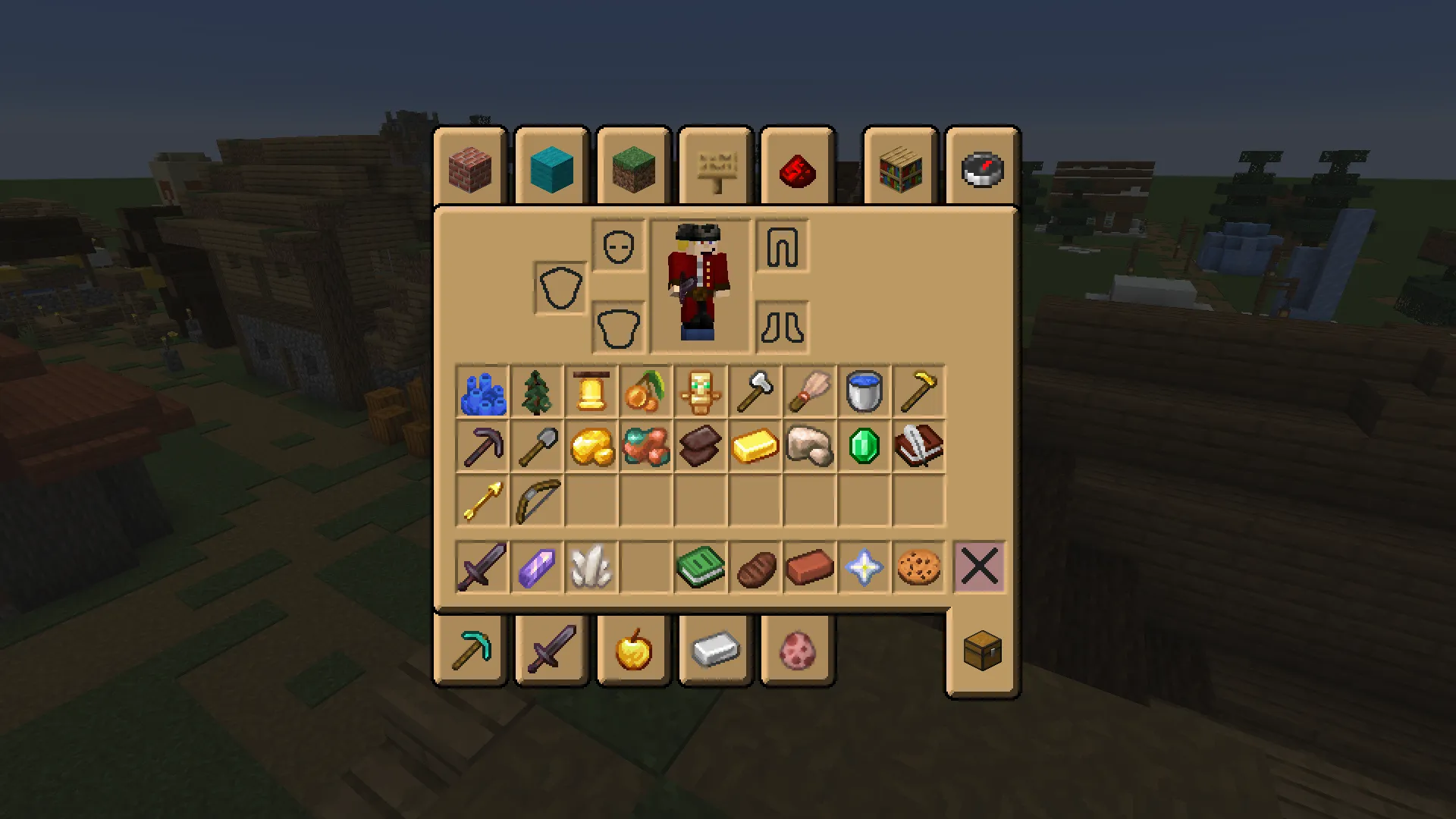Pick up the raw gold
Image resolution: width=1456 pixels, height=819 pixels.
pos(591,446)
